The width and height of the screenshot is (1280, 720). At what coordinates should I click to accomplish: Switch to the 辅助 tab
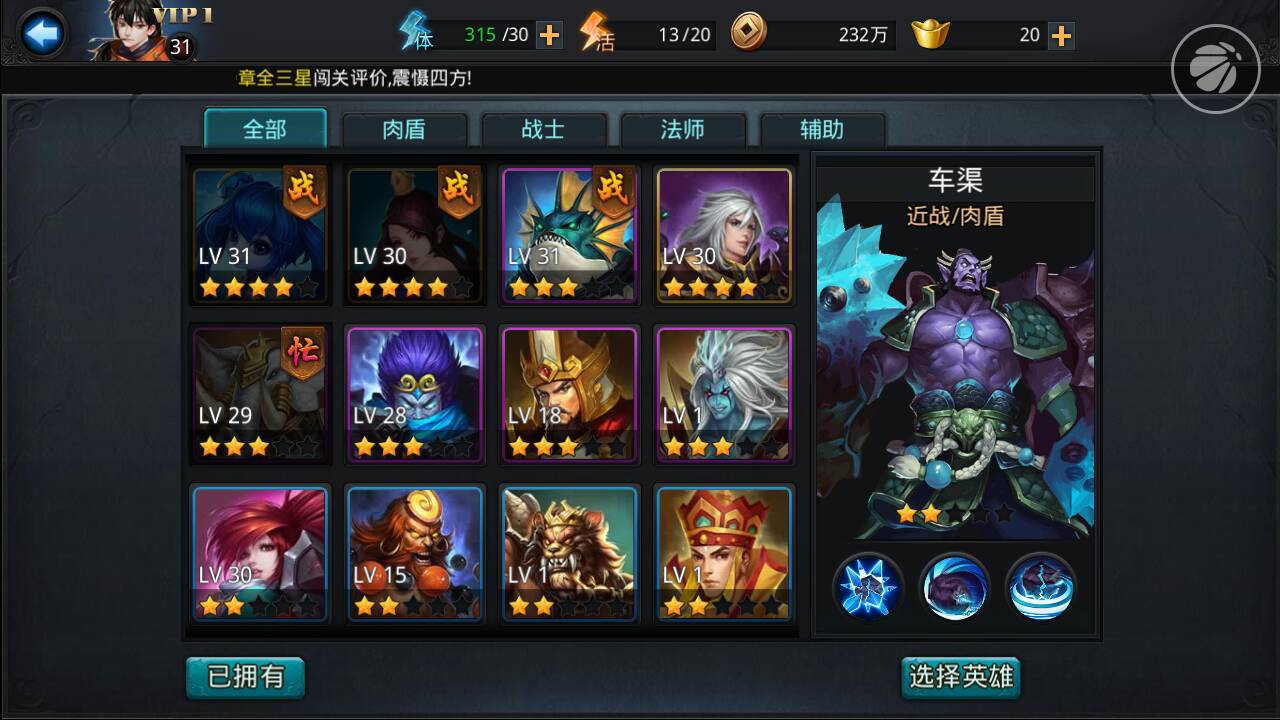coord(823,129)
